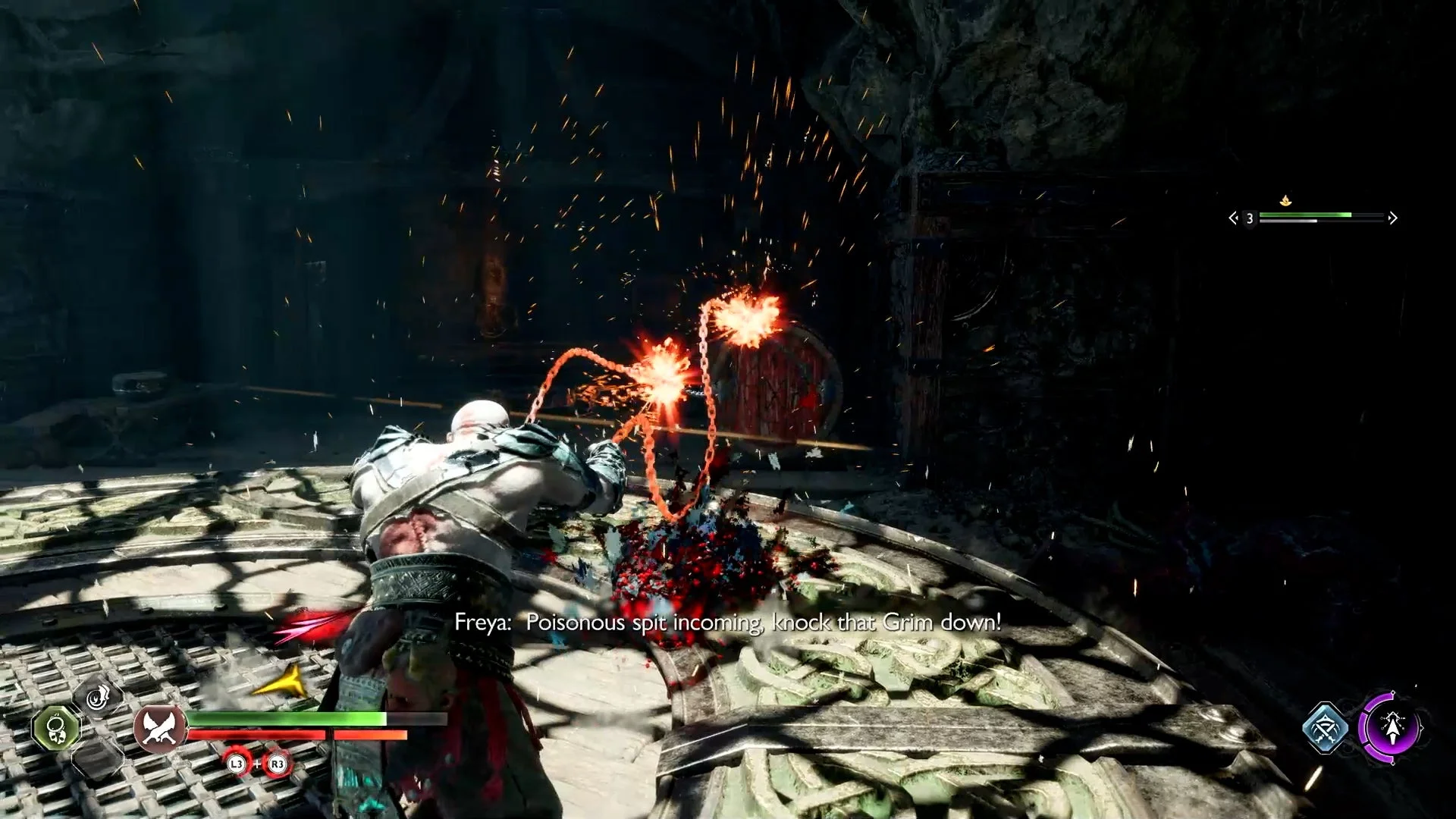Switch to next target with right arrow

click(1393, 218)
